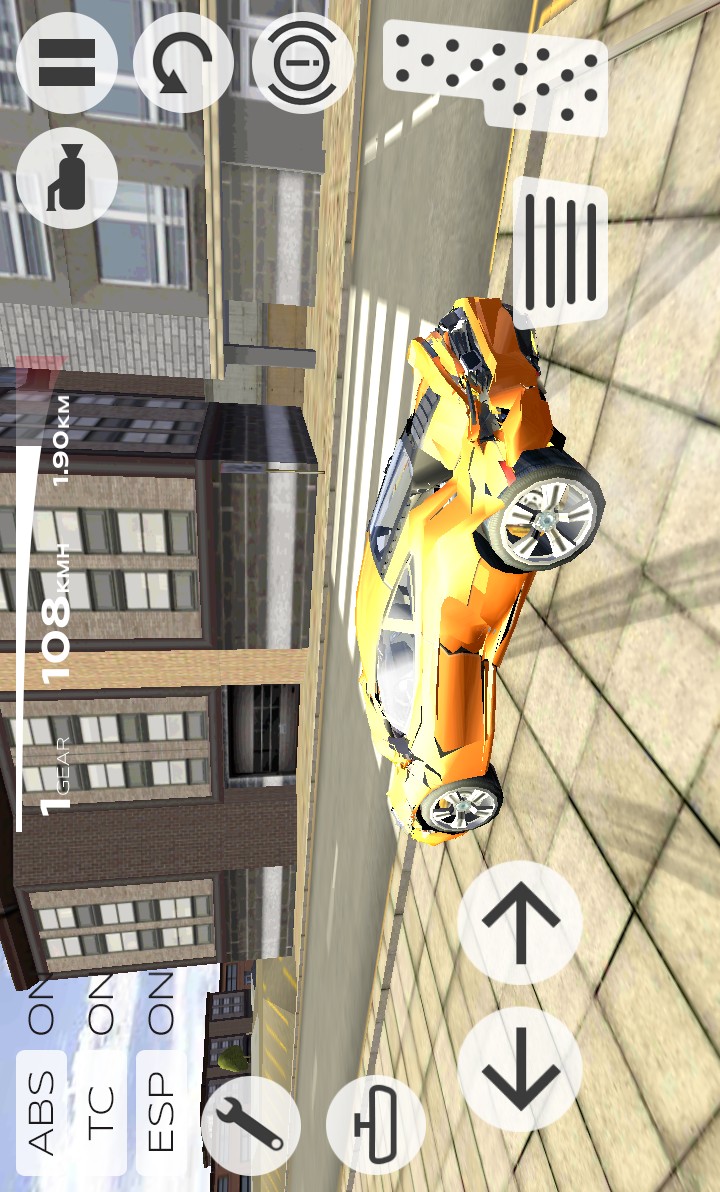This screenshot has height=1192, width=720.
Task: Pause the game with the two-bar button
Action: 66,63
